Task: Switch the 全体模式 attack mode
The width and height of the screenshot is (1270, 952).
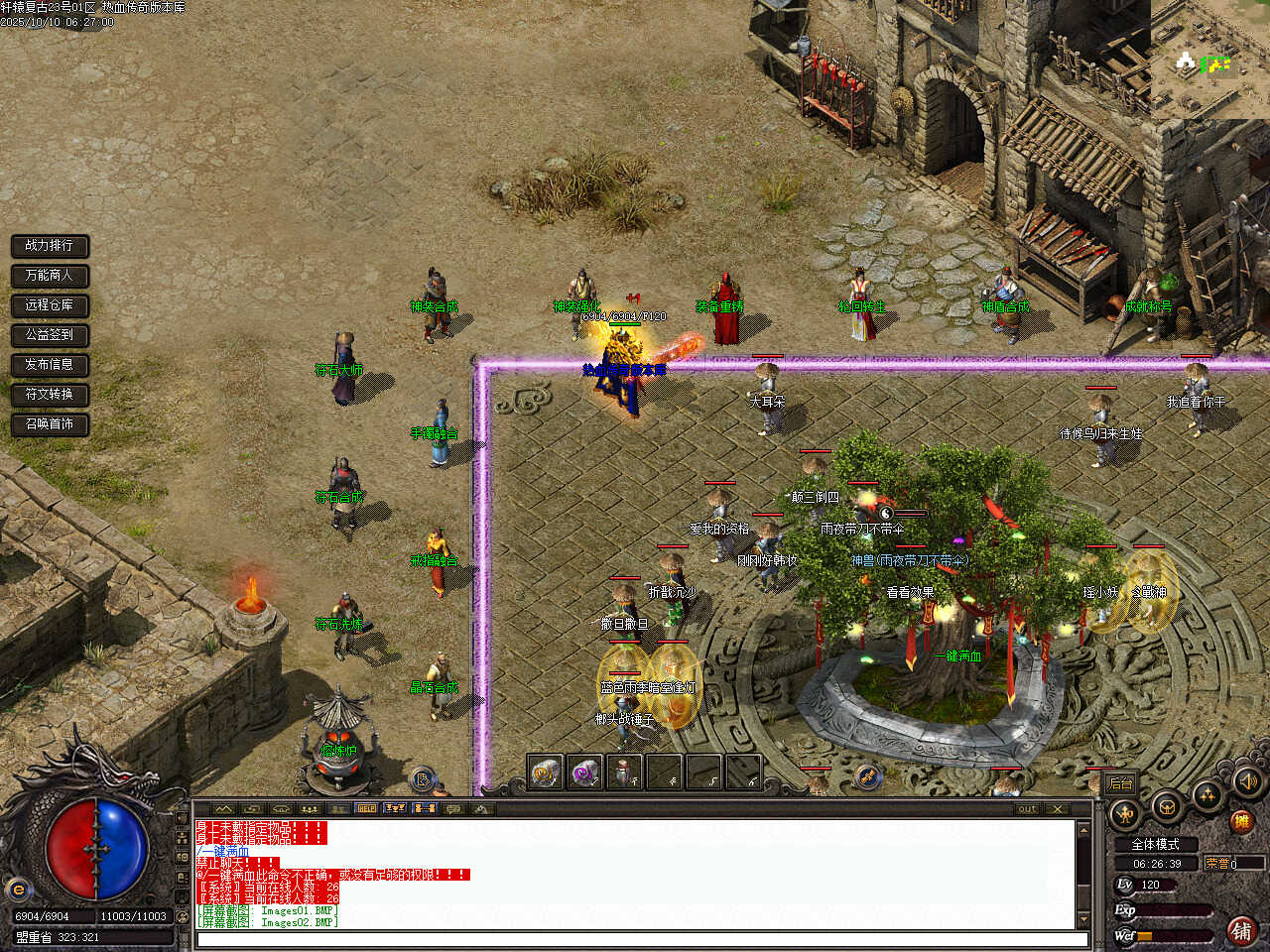Action: pos(1155,844)
